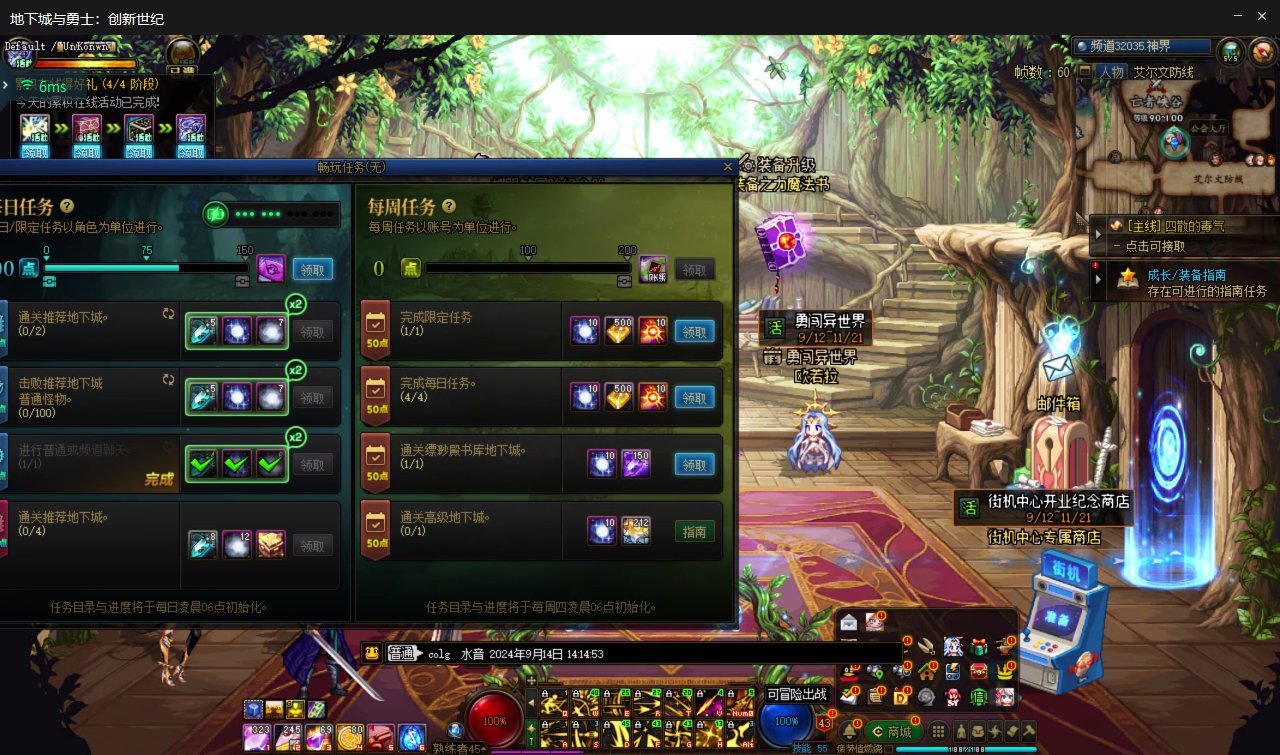
Task: Claim reward for 完成限定任务 weekly task
Action: [694, 331]
